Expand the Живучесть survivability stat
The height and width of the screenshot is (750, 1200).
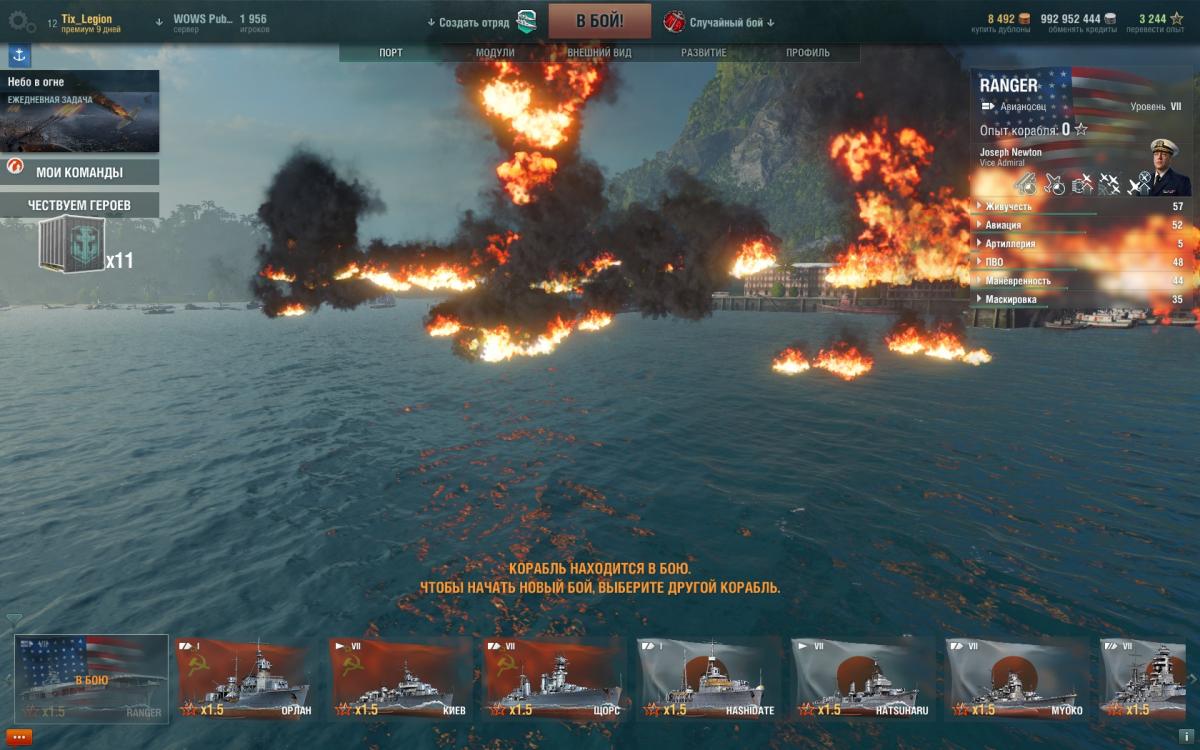point(1008,206)
